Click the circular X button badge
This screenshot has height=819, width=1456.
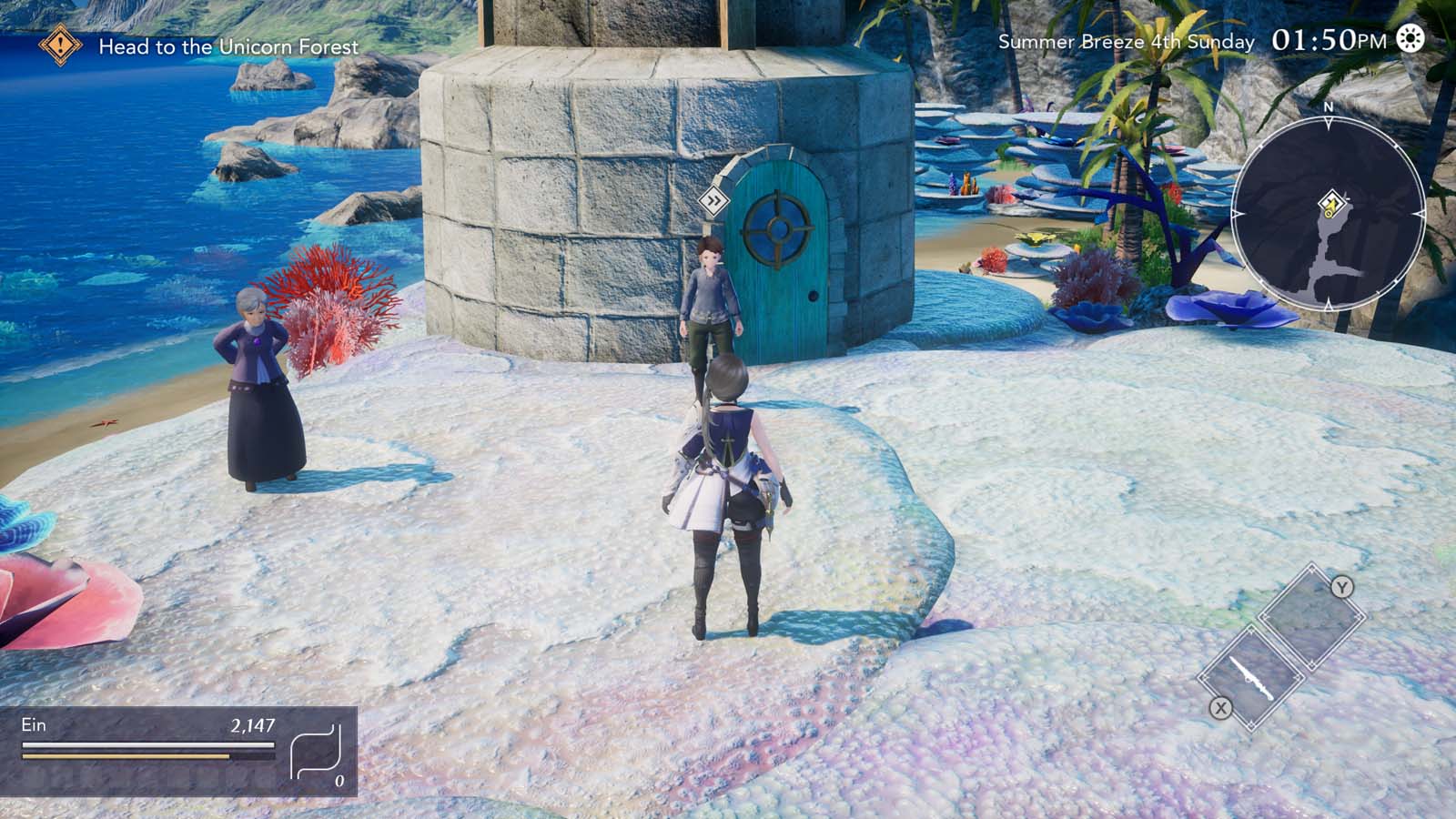[x=1220, y=707]
